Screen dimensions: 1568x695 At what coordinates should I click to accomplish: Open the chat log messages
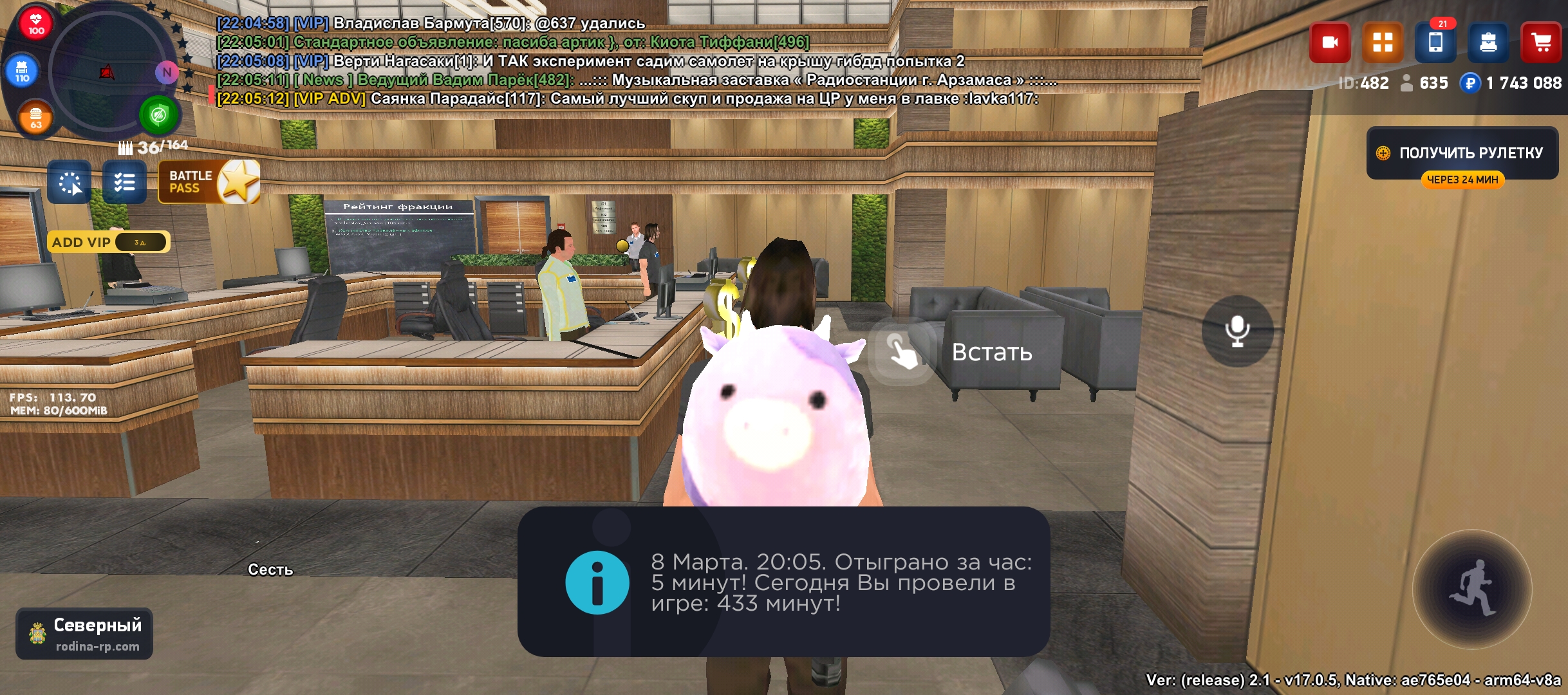click(x=579, y=61)
